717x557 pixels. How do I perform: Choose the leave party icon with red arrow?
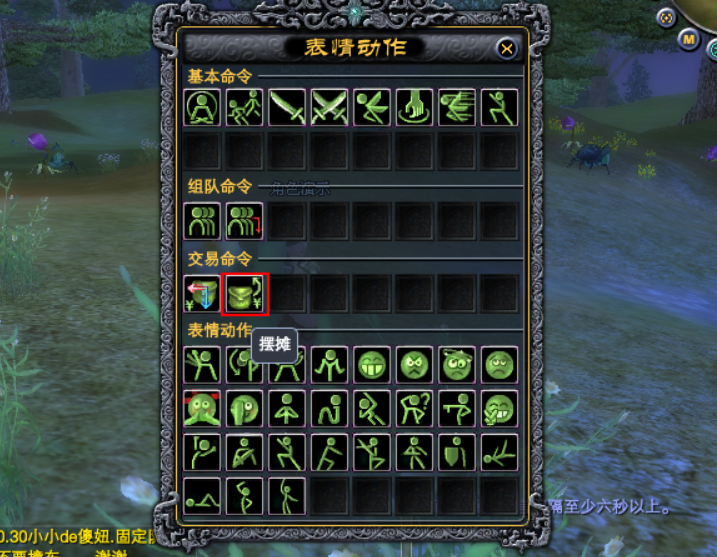click(x=244, y=220)
